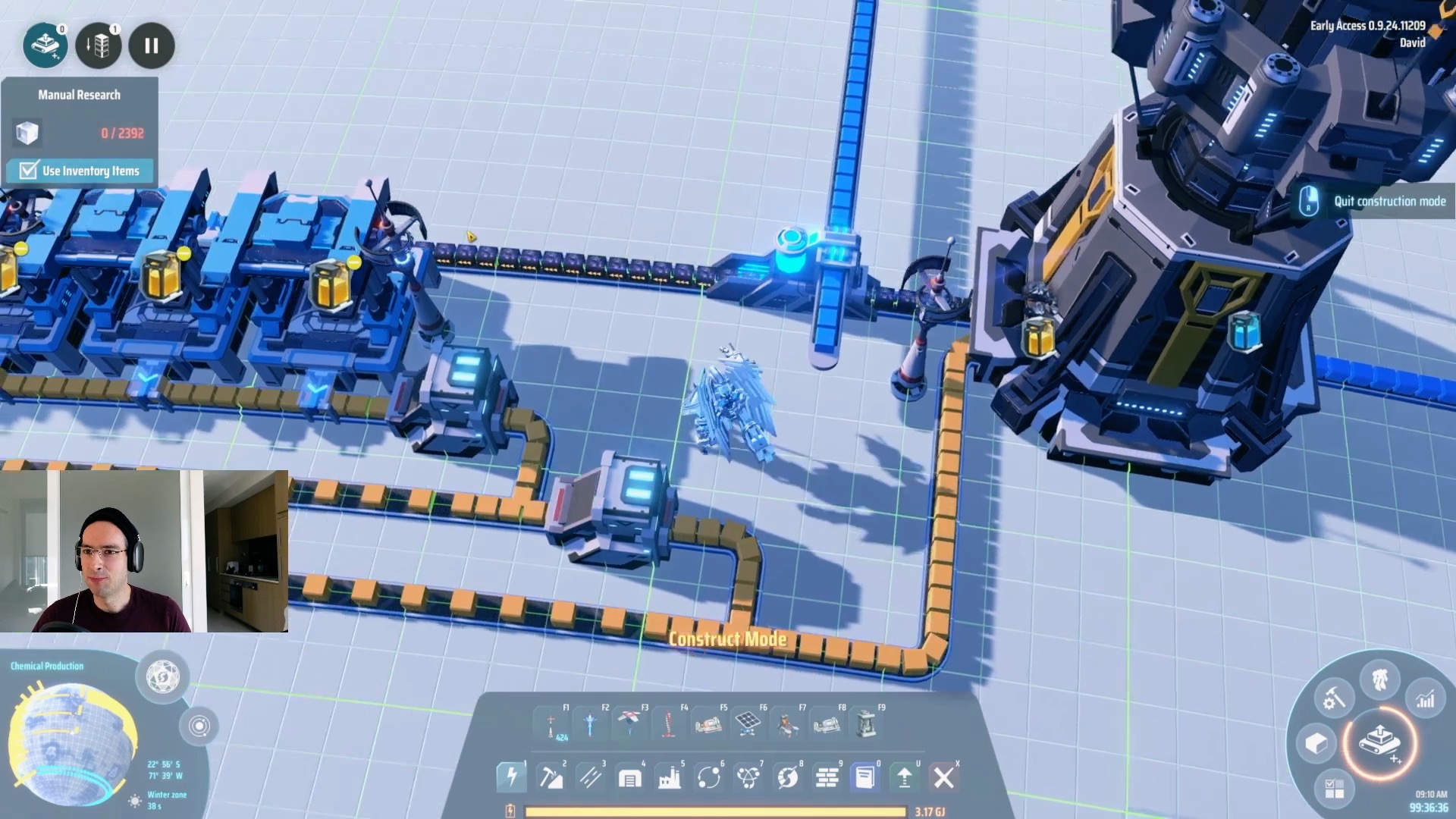The image size is (1456, 819).
Task: Open the storage warehouse build category
Action: pyautogui.click(x=629, y=777)
